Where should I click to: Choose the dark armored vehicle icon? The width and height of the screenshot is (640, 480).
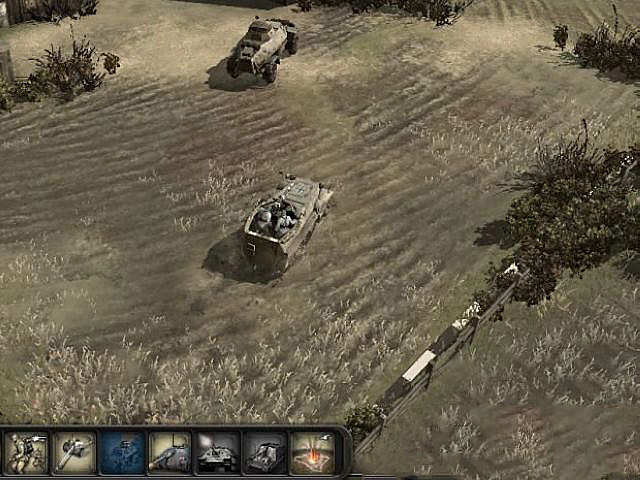click(265, 452)
